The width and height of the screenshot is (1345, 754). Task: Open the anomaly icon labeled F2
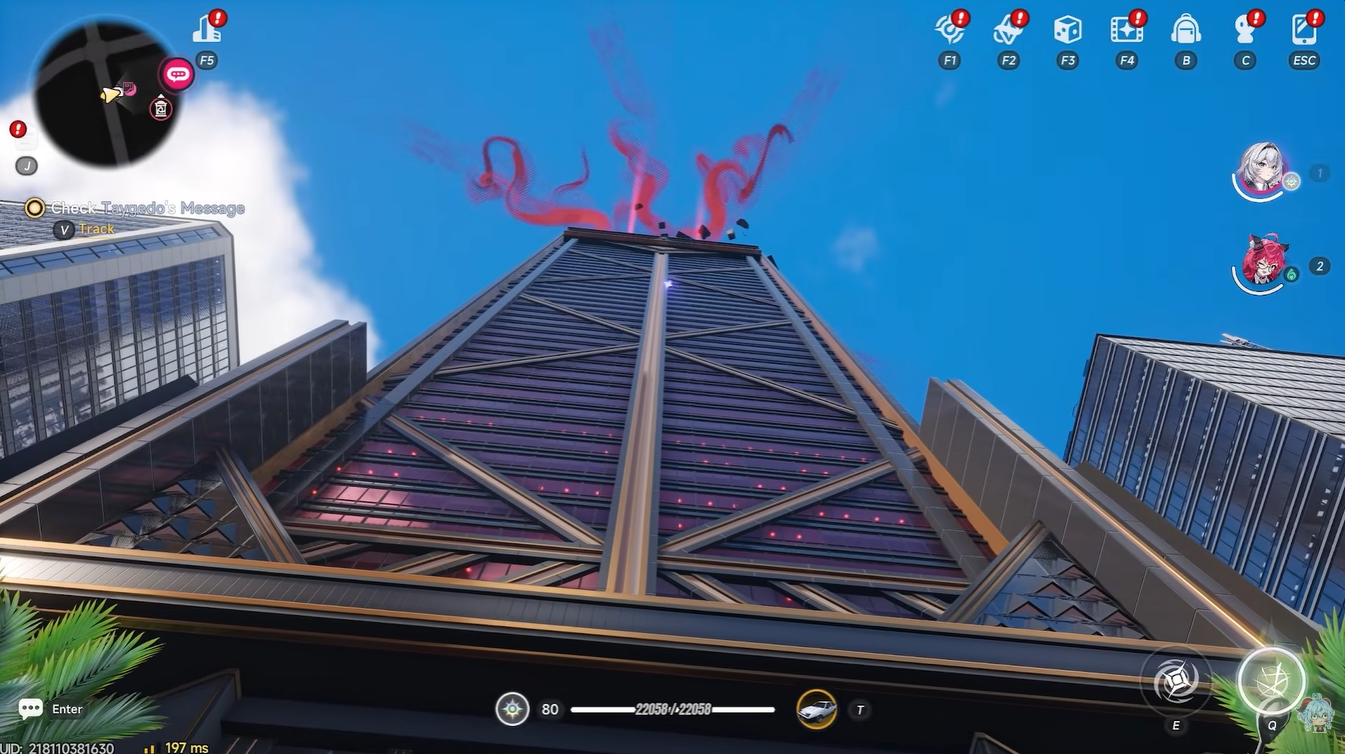[1007, 30]
